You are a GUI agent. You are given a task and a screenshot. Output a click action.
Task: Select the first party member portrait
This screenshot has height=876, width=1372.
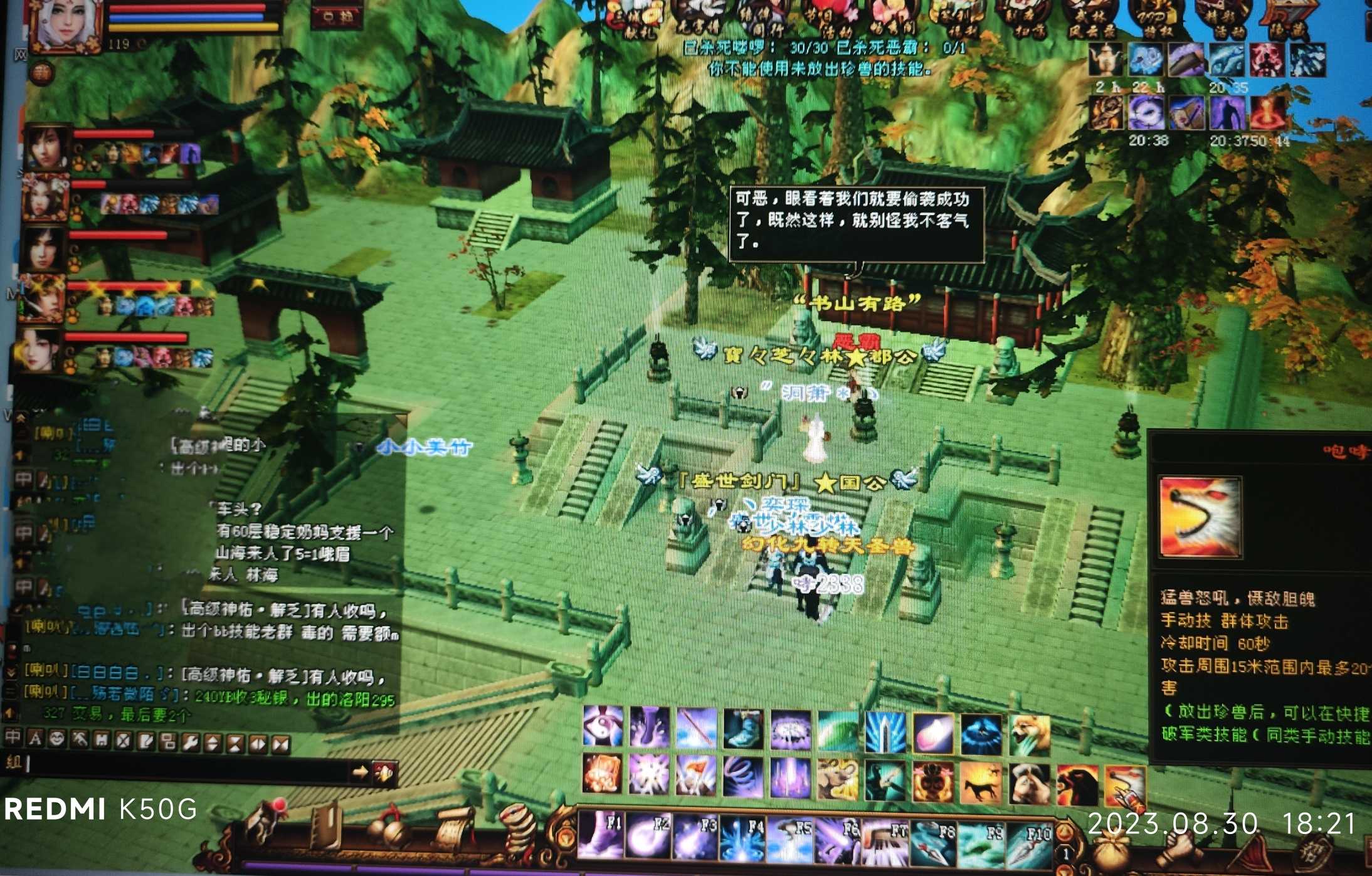(x=46, y=147)
